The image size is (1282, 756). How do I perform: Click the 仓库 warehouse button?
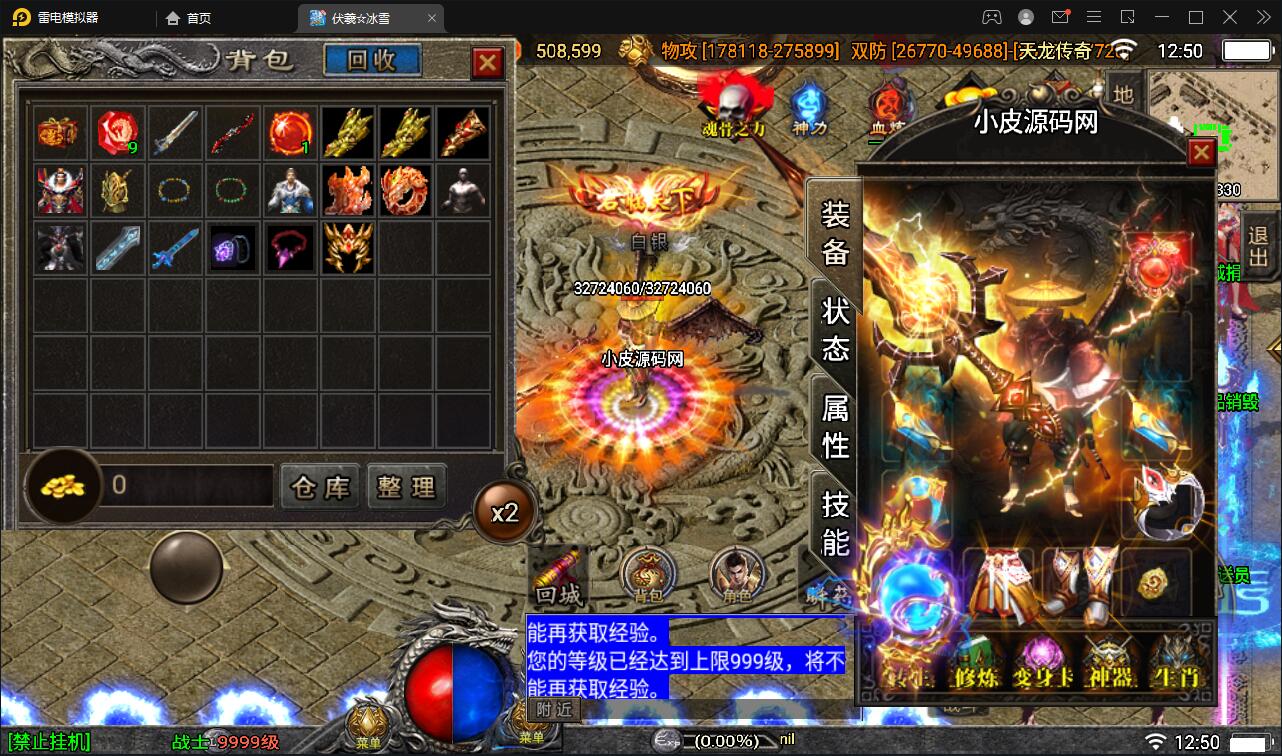[x=320, y=487]
